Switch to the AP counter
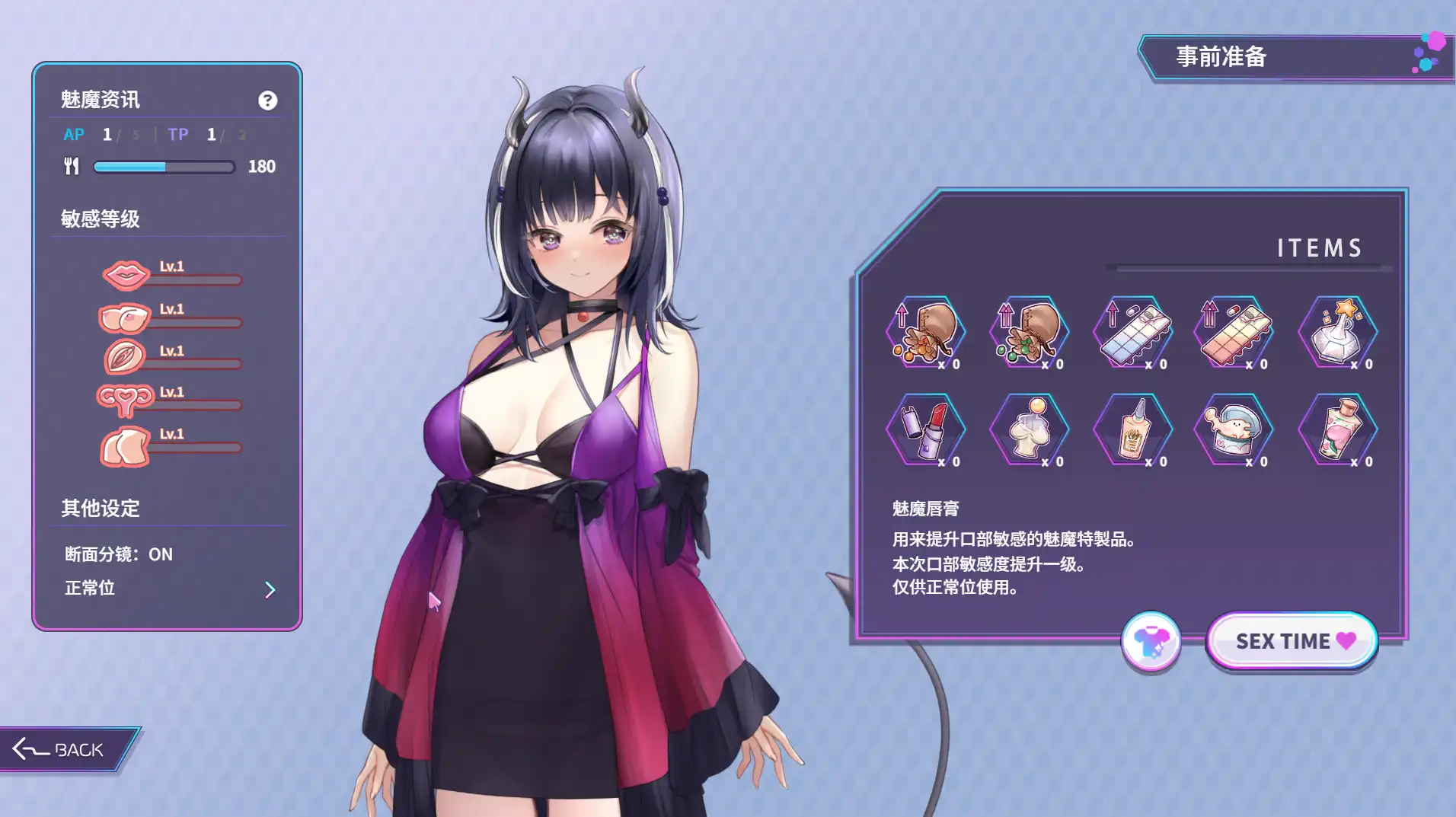Screen dimensions: 1456x817 74,135
